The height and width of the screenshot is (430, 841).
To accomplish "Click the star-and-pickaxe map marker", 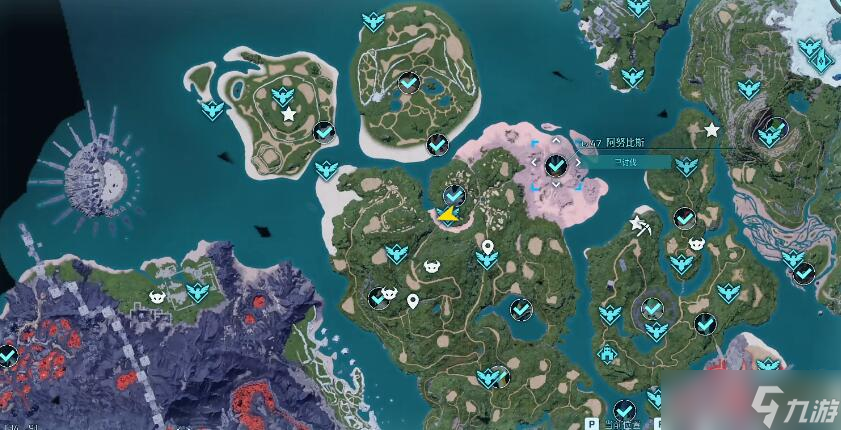I will pos(638,224).
